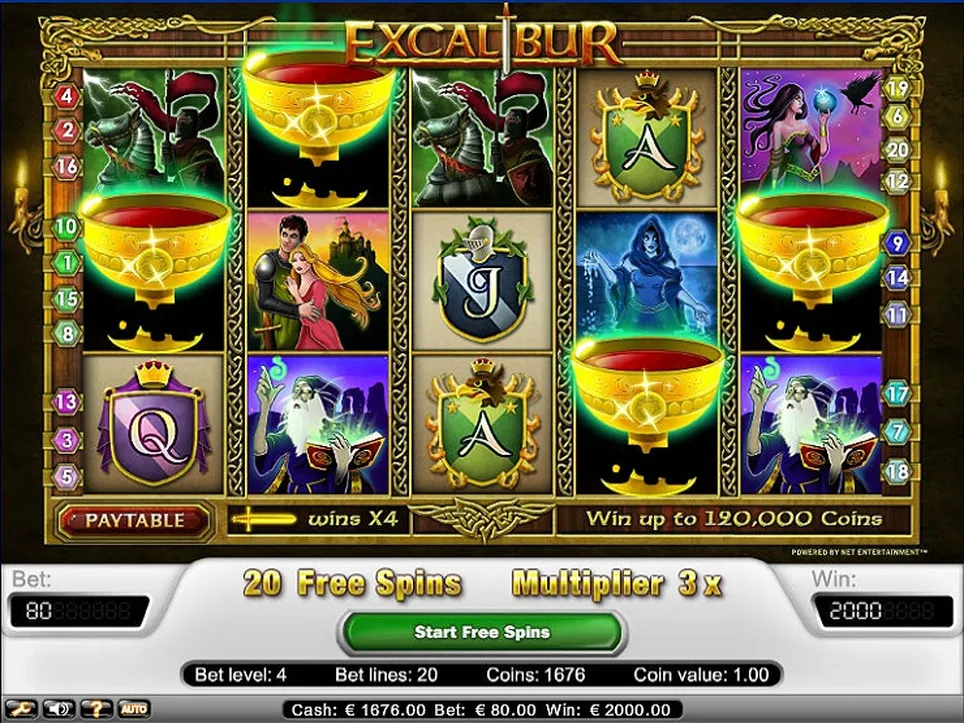Select the blue bet line 9 marker
The height and width of the screenshot is (723, 964).
pos(898,242)
